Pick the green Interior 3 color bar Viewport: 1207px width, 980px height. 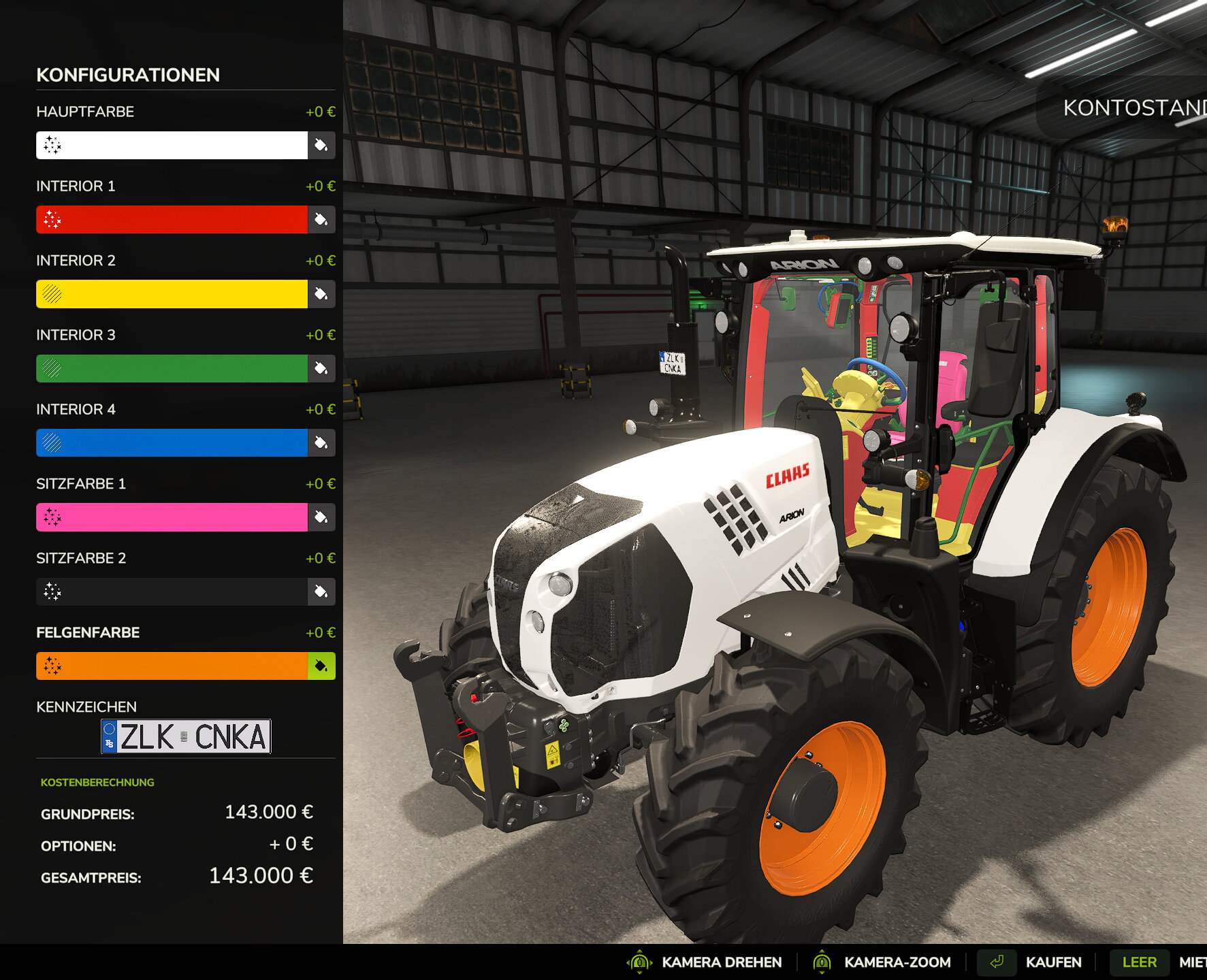(172, 368)
